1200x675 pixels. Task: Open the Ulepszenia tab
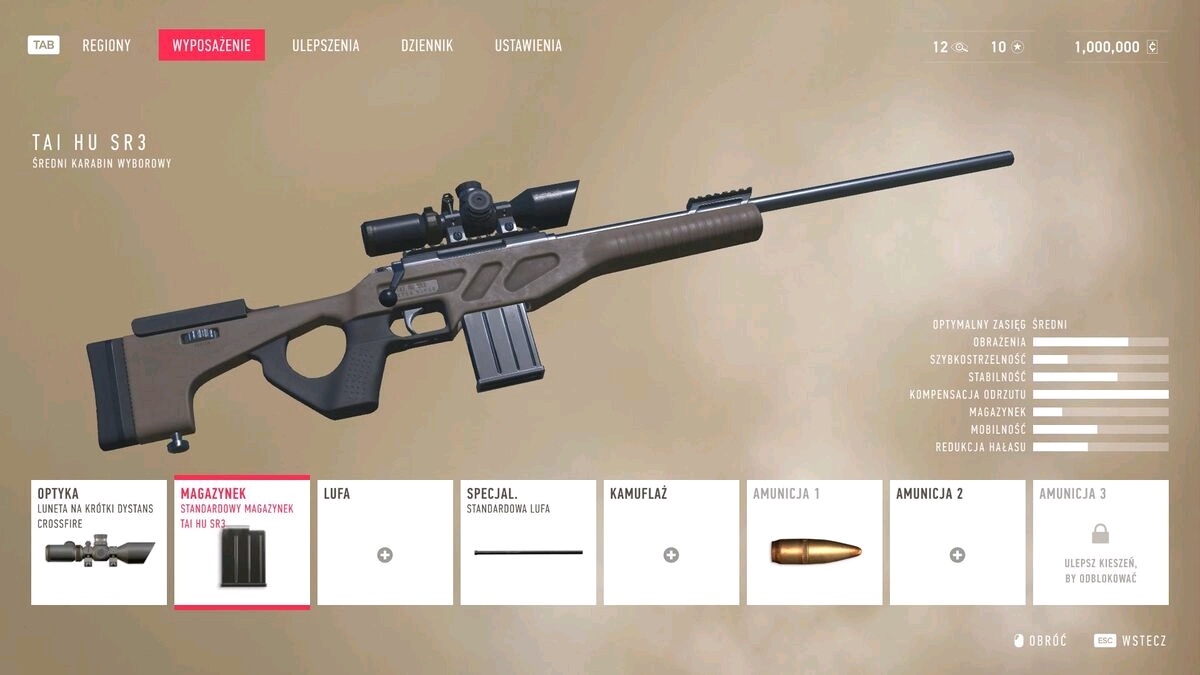[326, 46]
